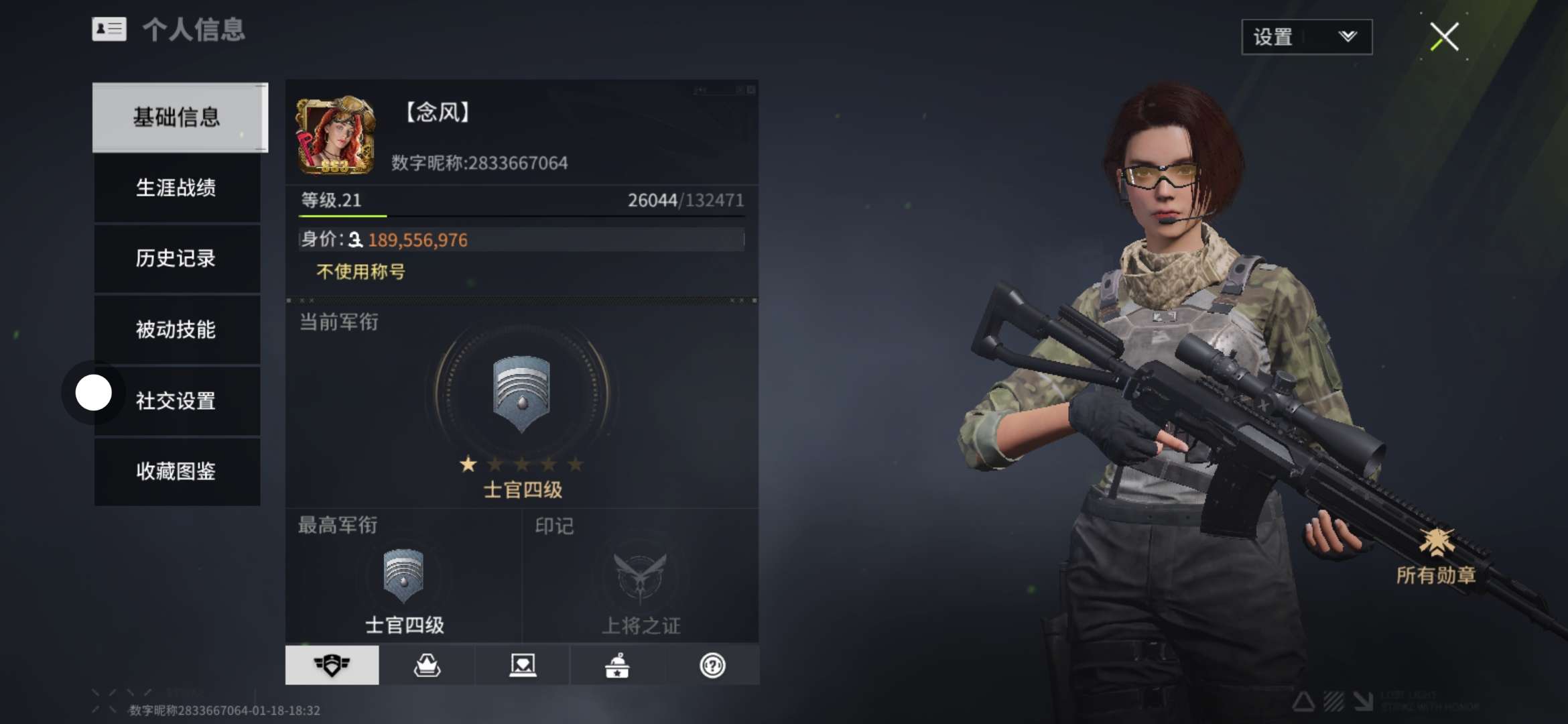This screenshot has height=724, width=1568.
Task: Open the 生涯战绩 section
Action: (x=177, y=188)
